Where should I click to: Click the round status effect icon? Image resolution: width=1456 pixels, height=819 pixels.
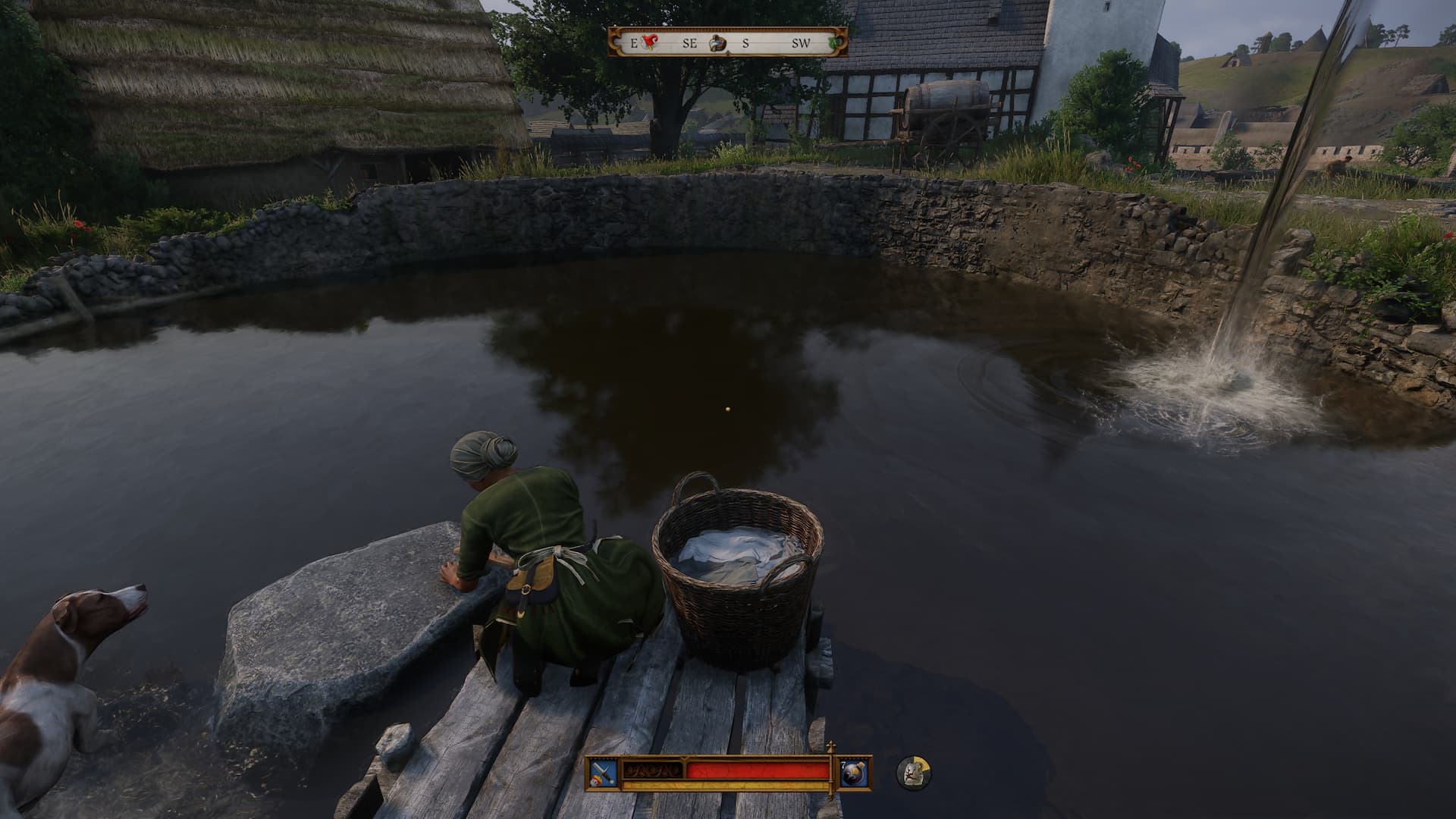[x=914, y=772]
